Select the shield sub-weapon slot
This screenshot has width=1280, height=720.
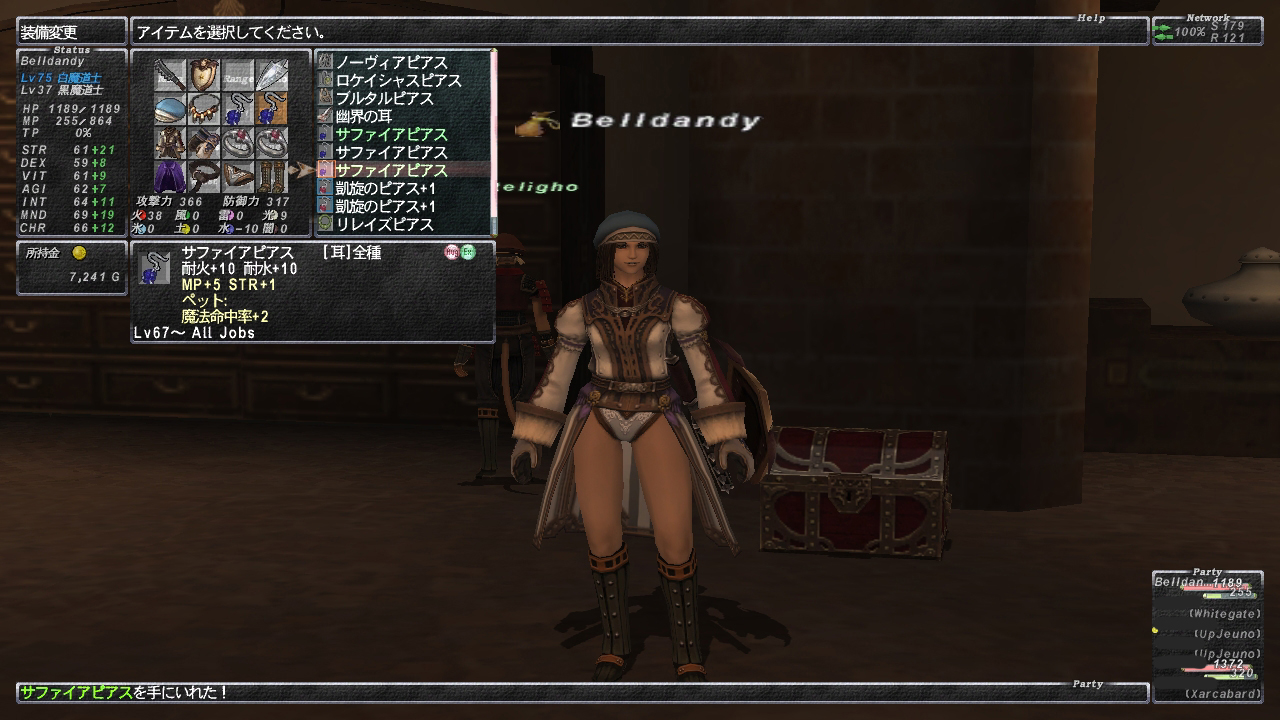click(204, 75)
